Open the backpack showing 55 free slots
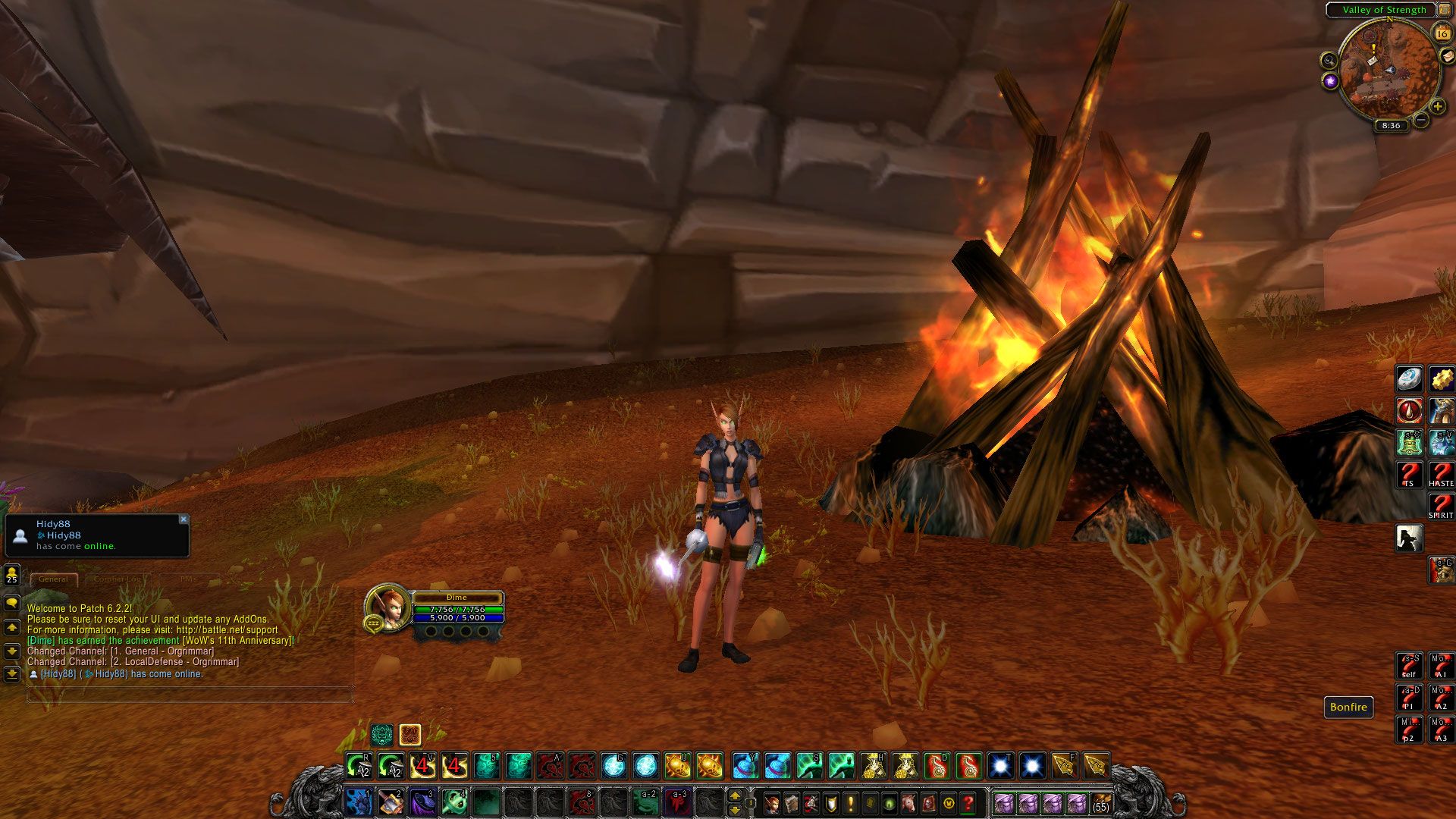Image resolution: width=1456 pixels, height=819 pixels. click(x=1101, y=803)
